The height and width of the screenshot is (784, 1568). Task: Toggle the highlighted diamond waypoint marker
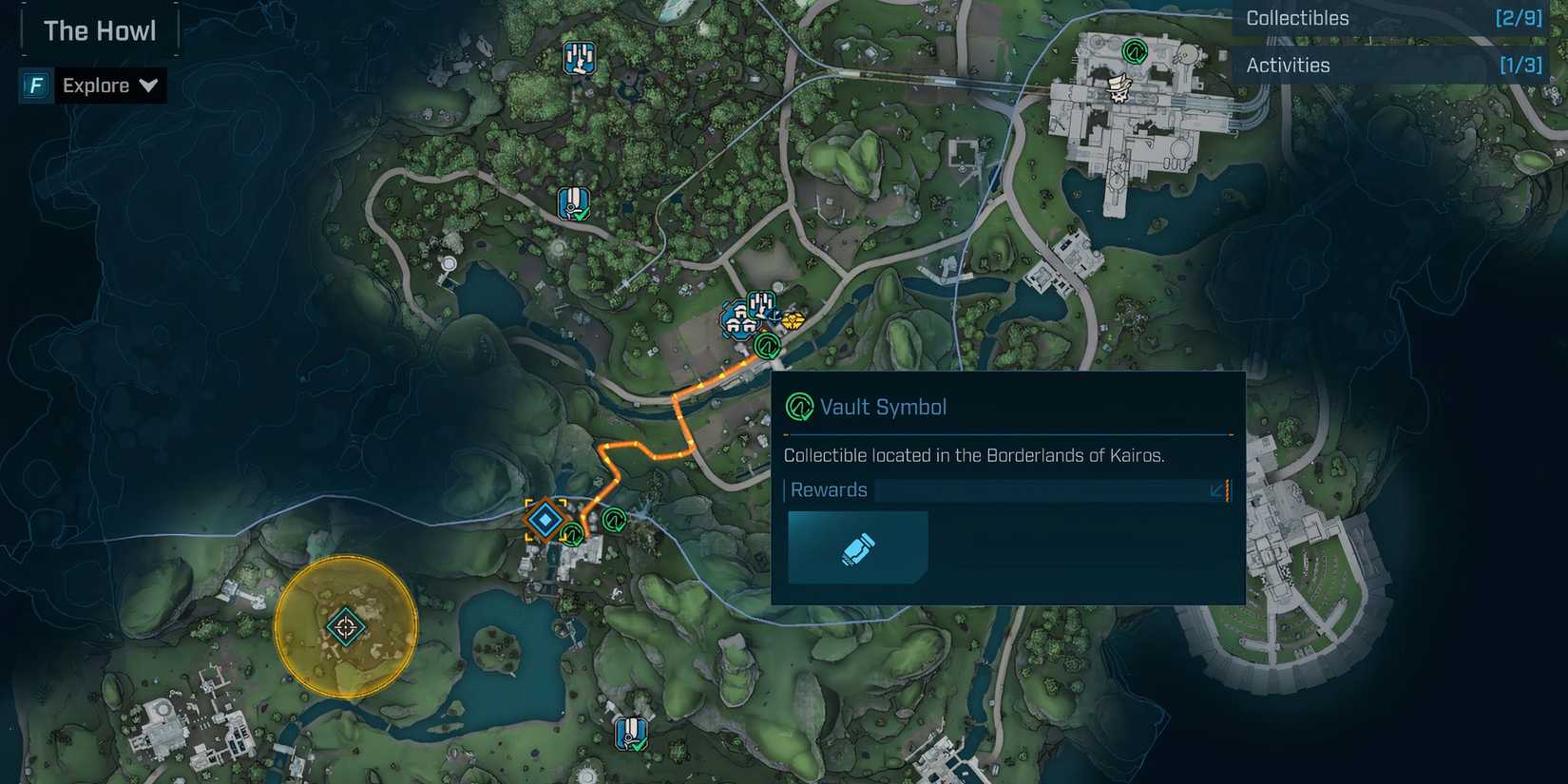tap(545, 520)
